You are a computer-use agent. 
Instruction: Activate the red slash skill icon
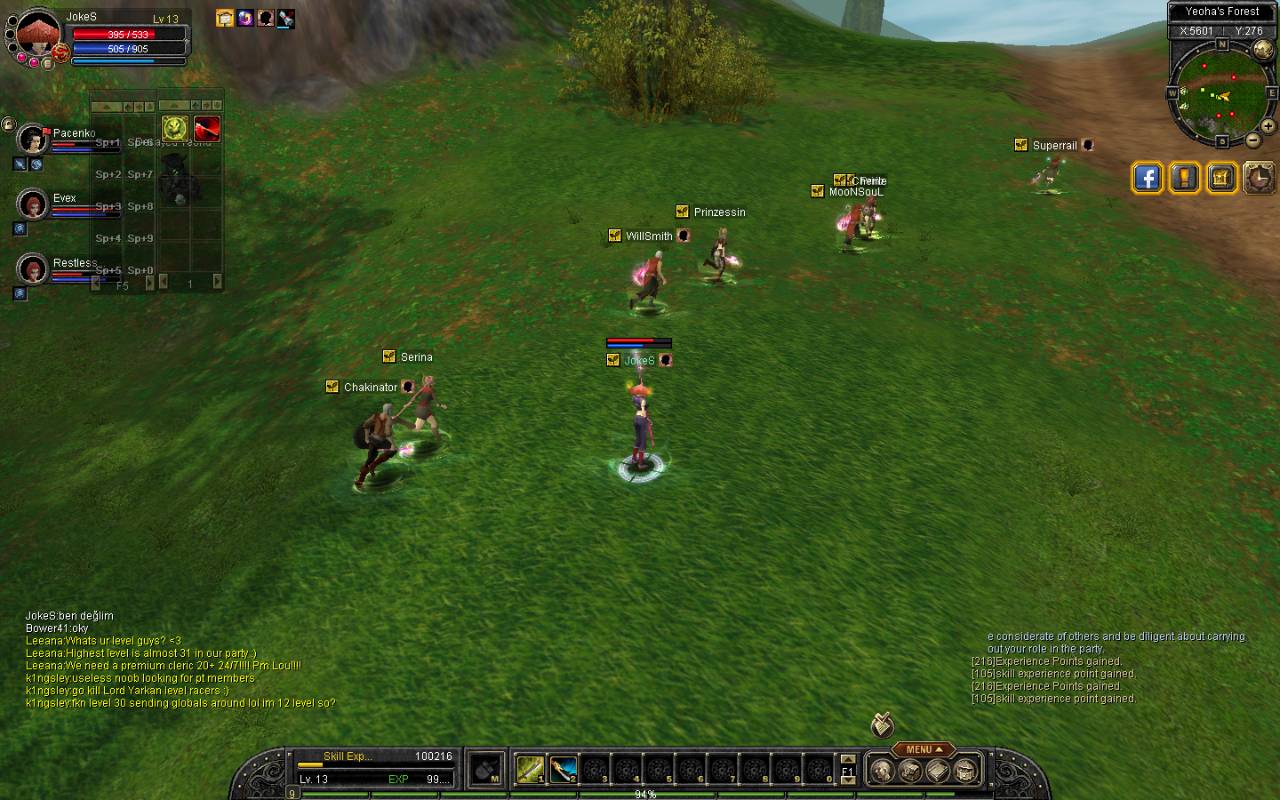click(x=207, y=128)
